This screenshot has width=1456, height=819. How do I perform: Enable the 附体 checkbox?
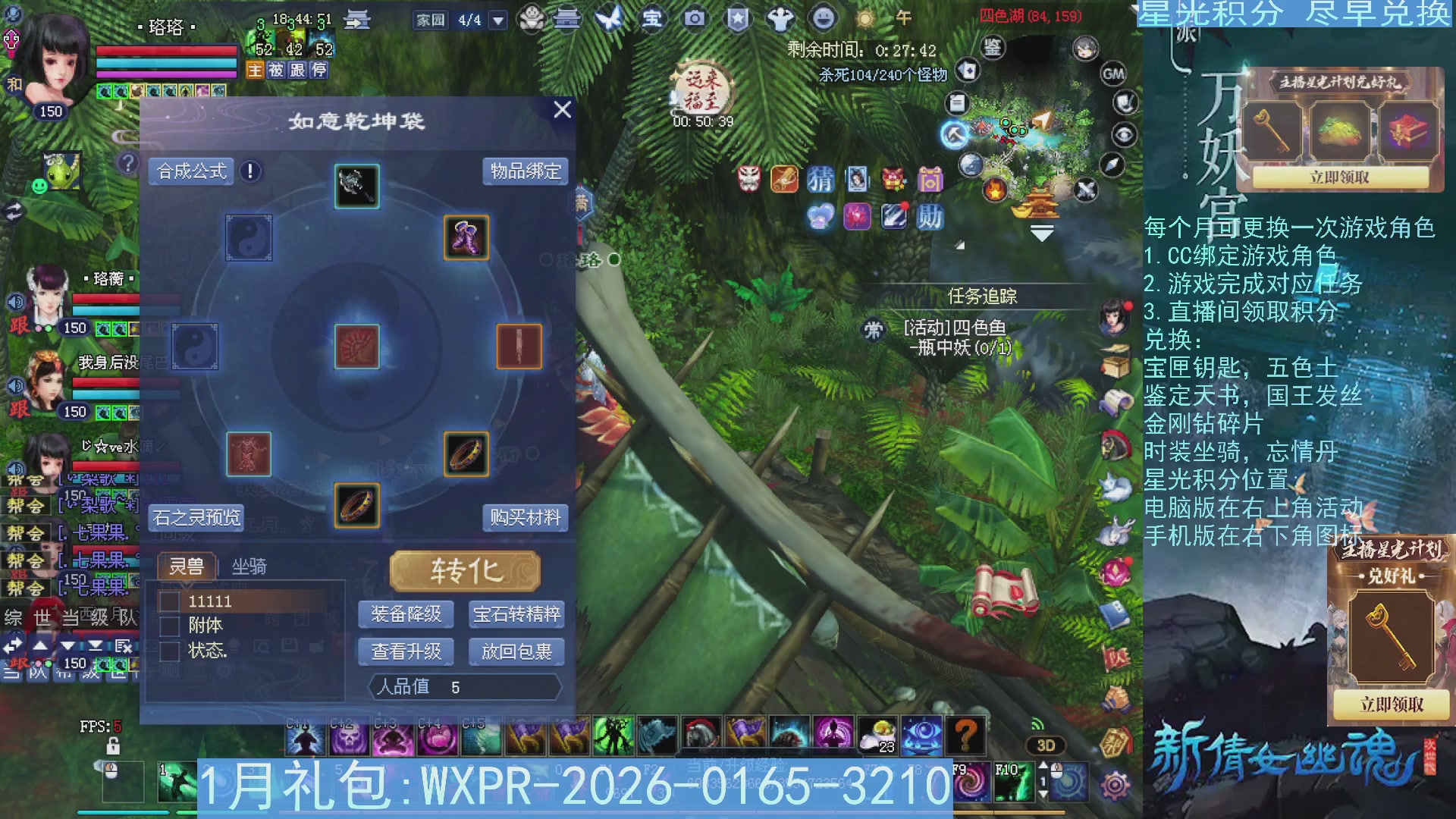pos(168,626)
